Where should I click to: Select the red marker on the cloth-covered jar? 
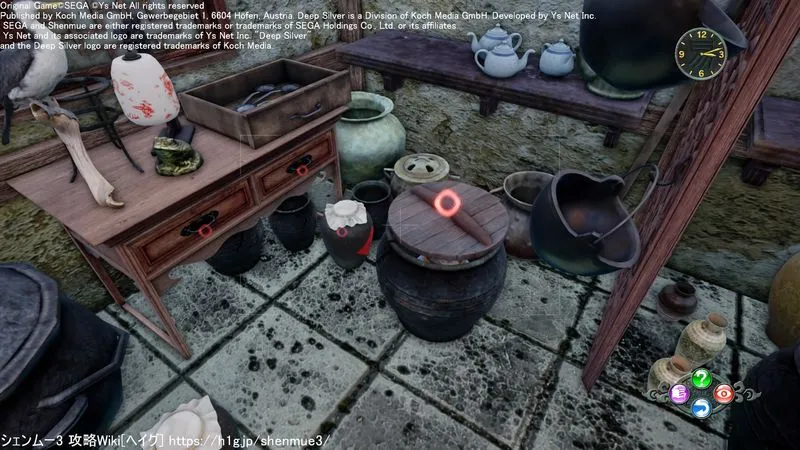(341, 231)
